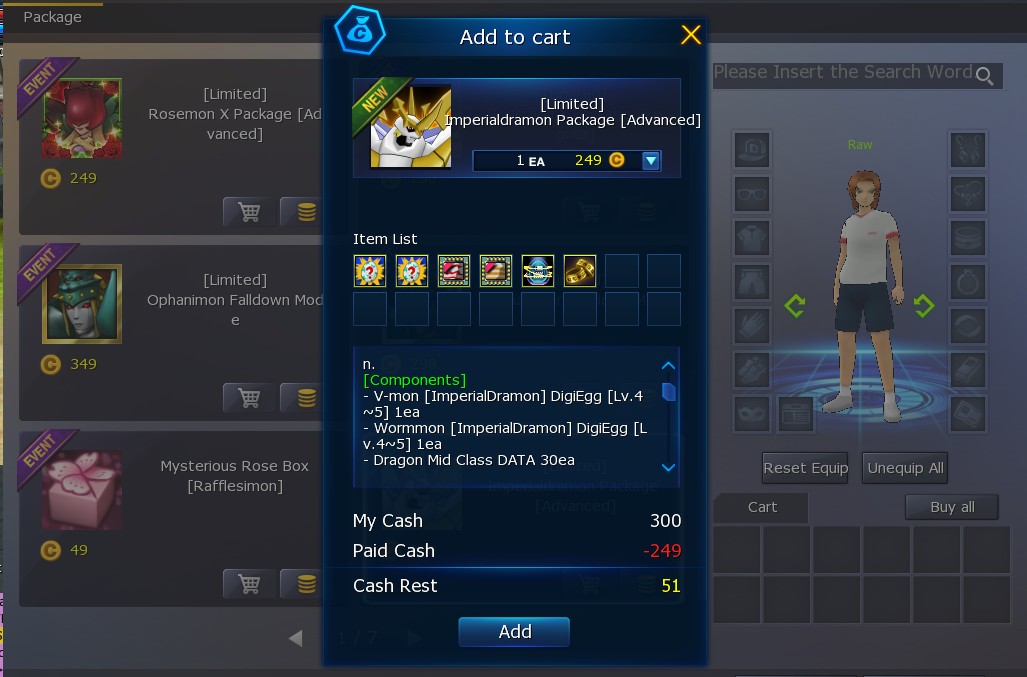
Task: Close the Add to cart dialog
Action: coord(691,36)
